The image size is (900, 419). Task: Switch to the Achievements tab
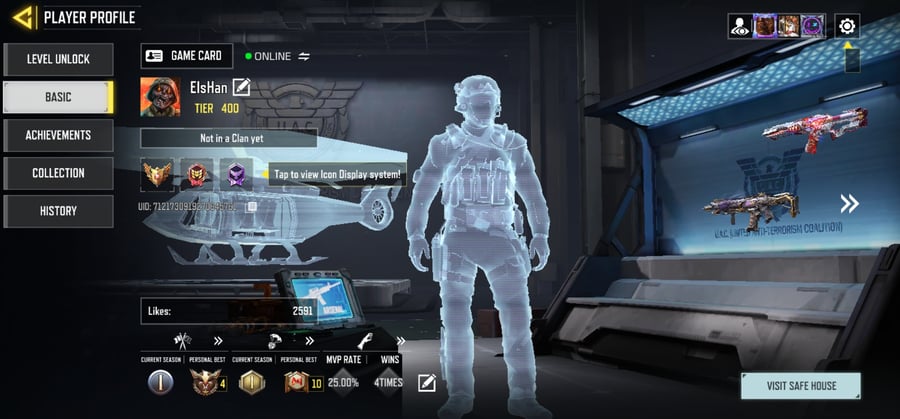click(x=58, y=135)
